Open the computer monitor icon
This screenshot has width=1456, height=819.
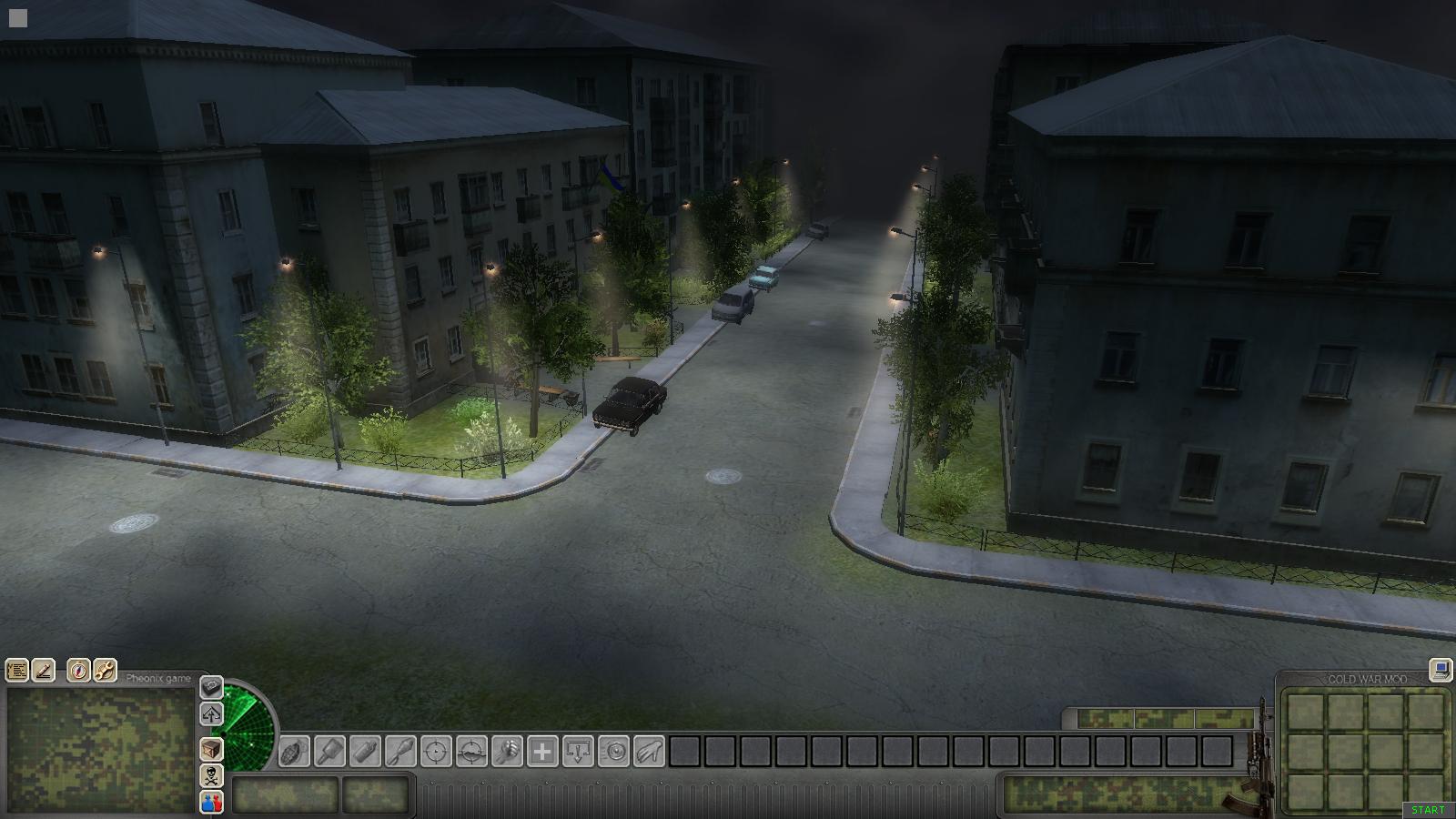pos(1441,671)
